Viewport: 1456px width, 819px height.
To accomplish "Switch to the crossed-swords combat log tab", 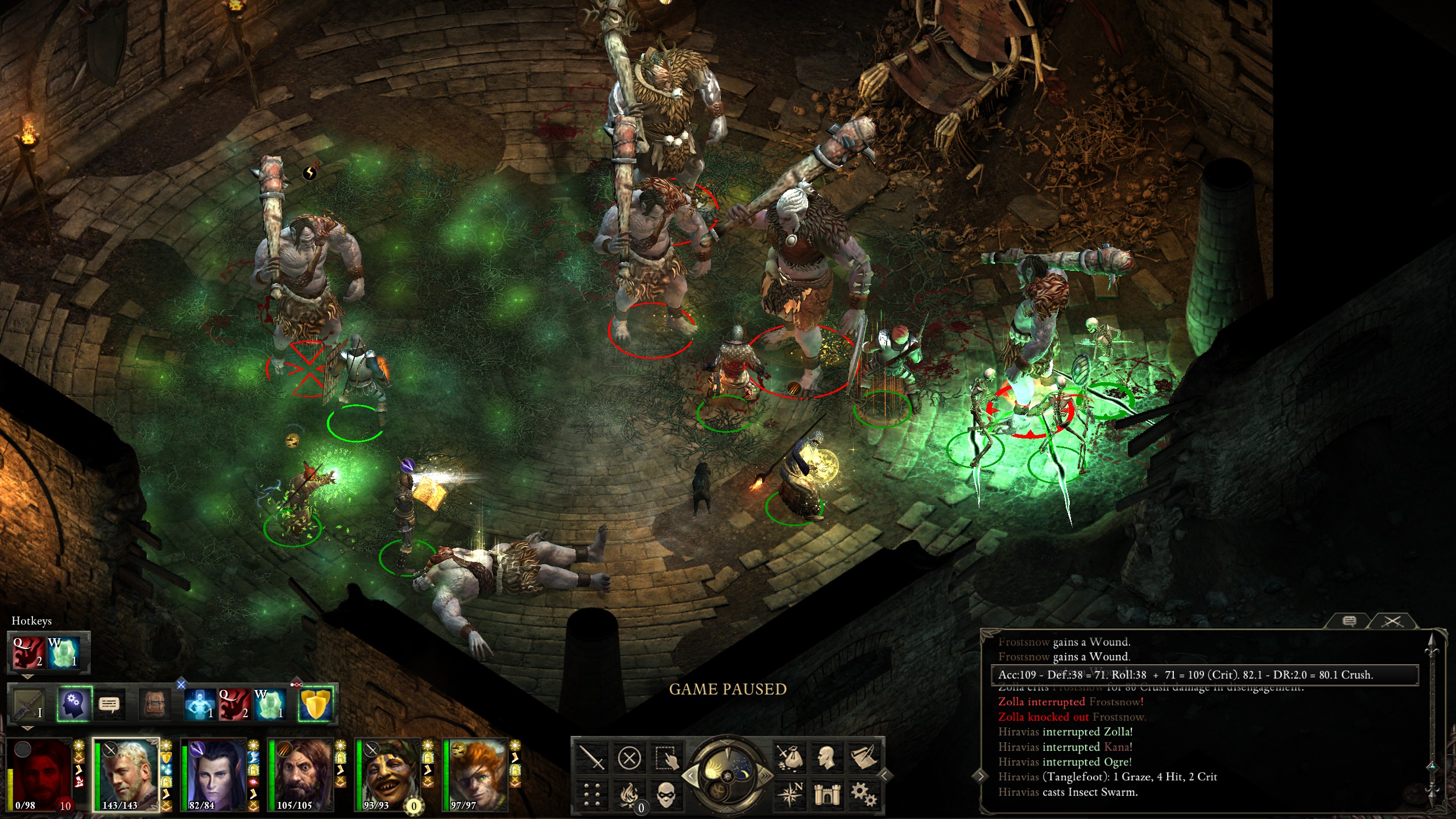I will tap(1392, 621).
